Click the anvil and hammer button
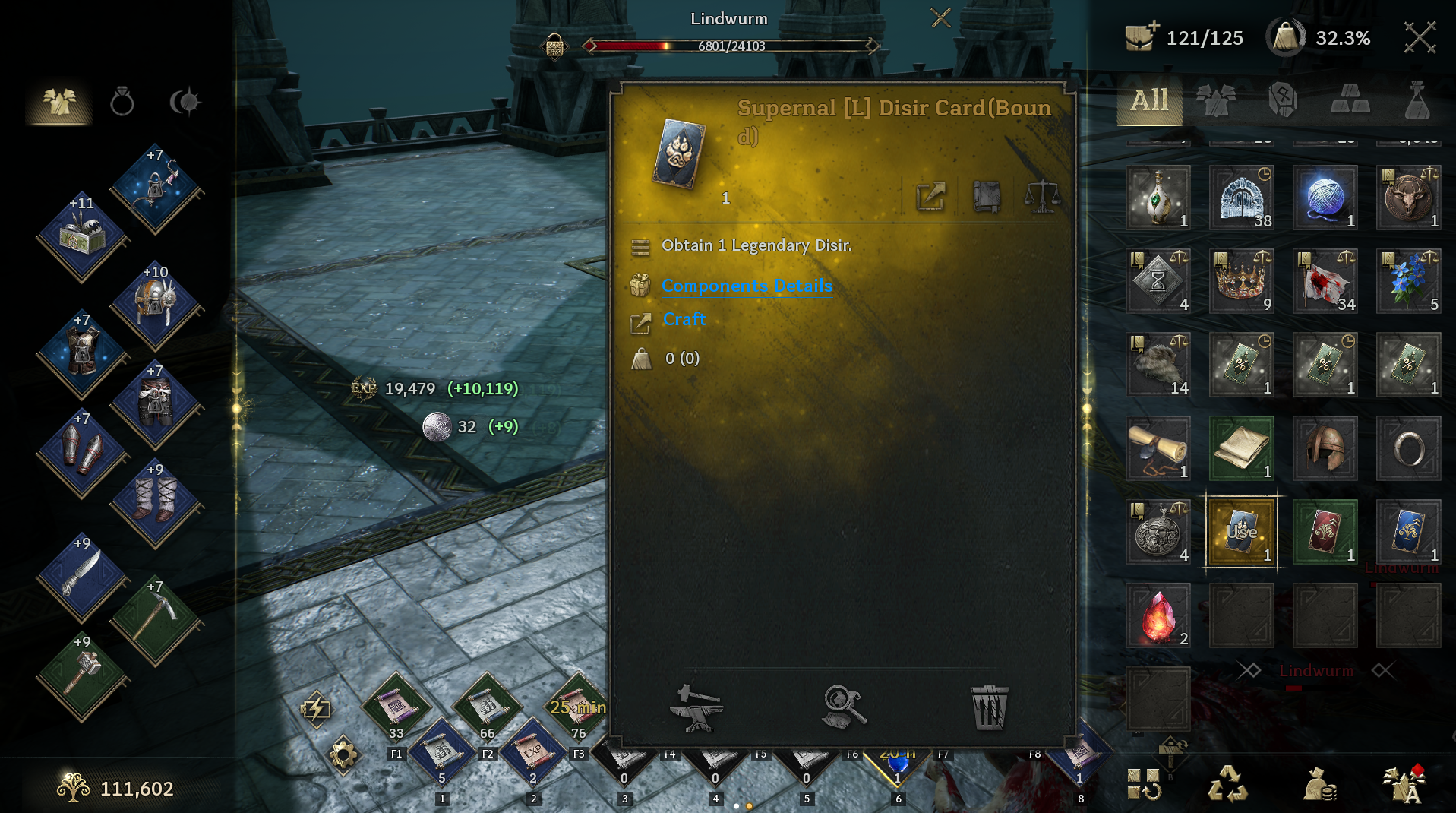Viewport: 1456px width, 813px height. point(696,707)
